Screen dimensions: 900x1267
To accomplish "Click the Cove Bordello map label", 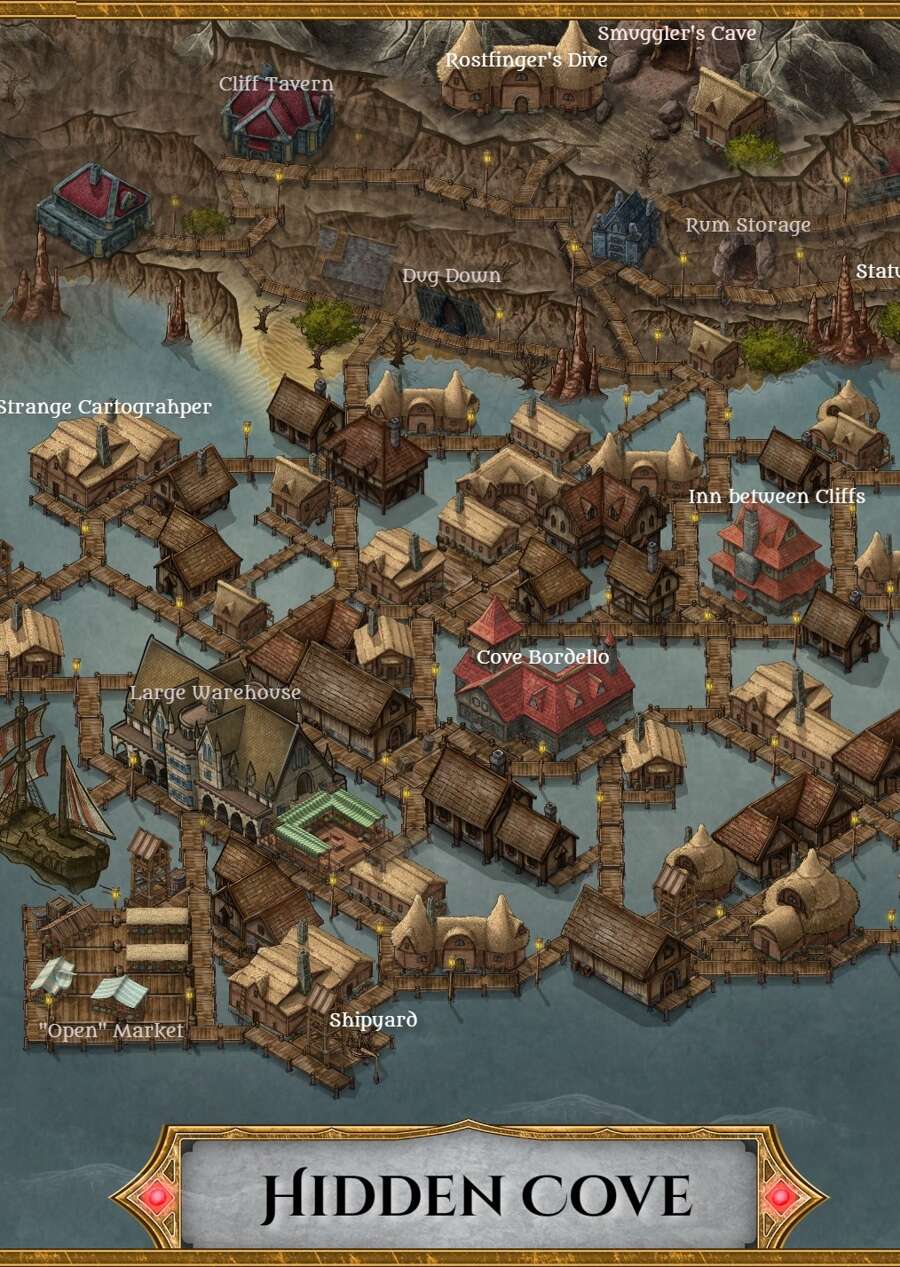I will pos(542,657).
